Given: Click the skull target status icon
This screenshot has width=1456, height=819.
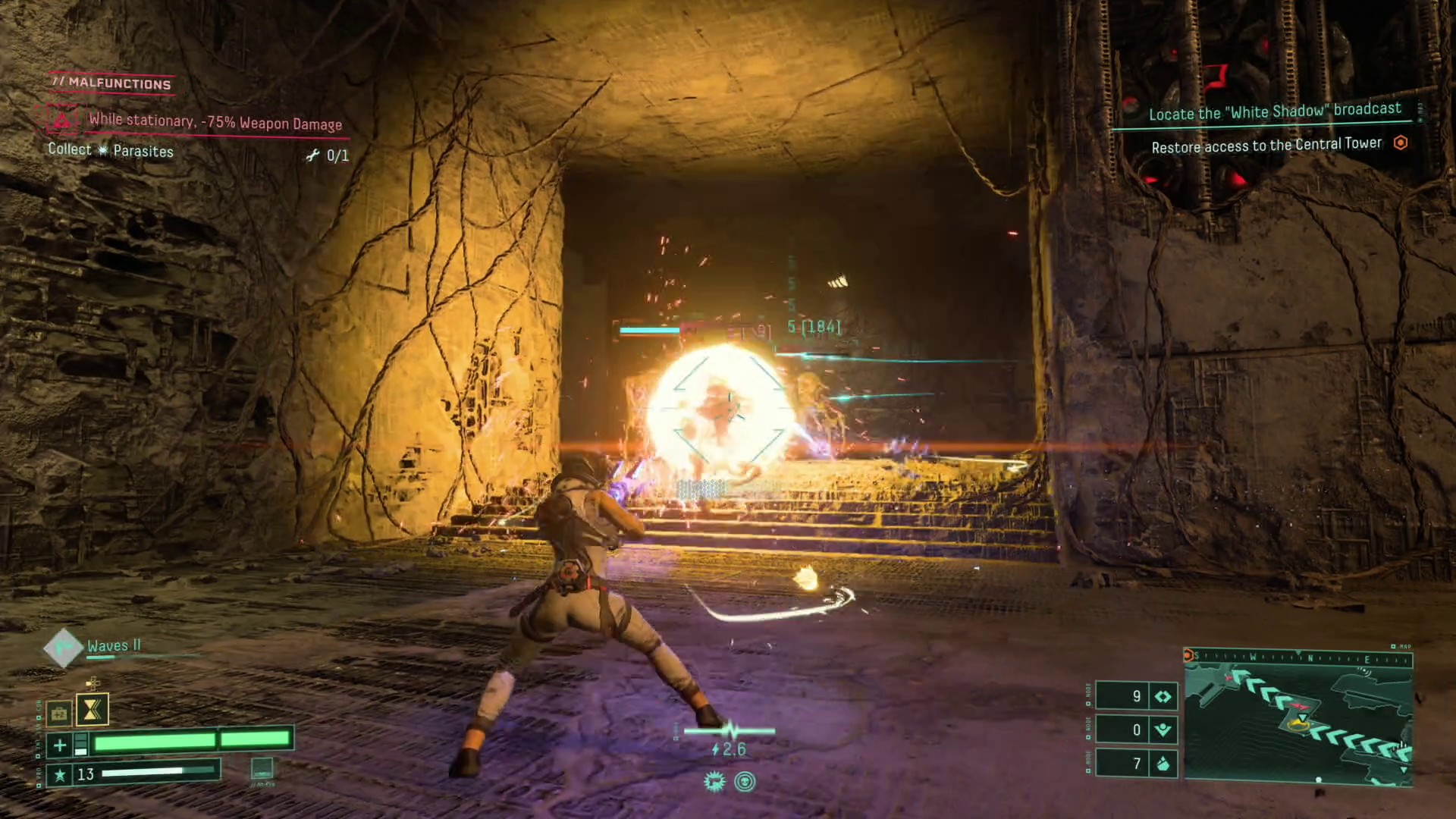Looking at the screenshot, I should (745, 782).
